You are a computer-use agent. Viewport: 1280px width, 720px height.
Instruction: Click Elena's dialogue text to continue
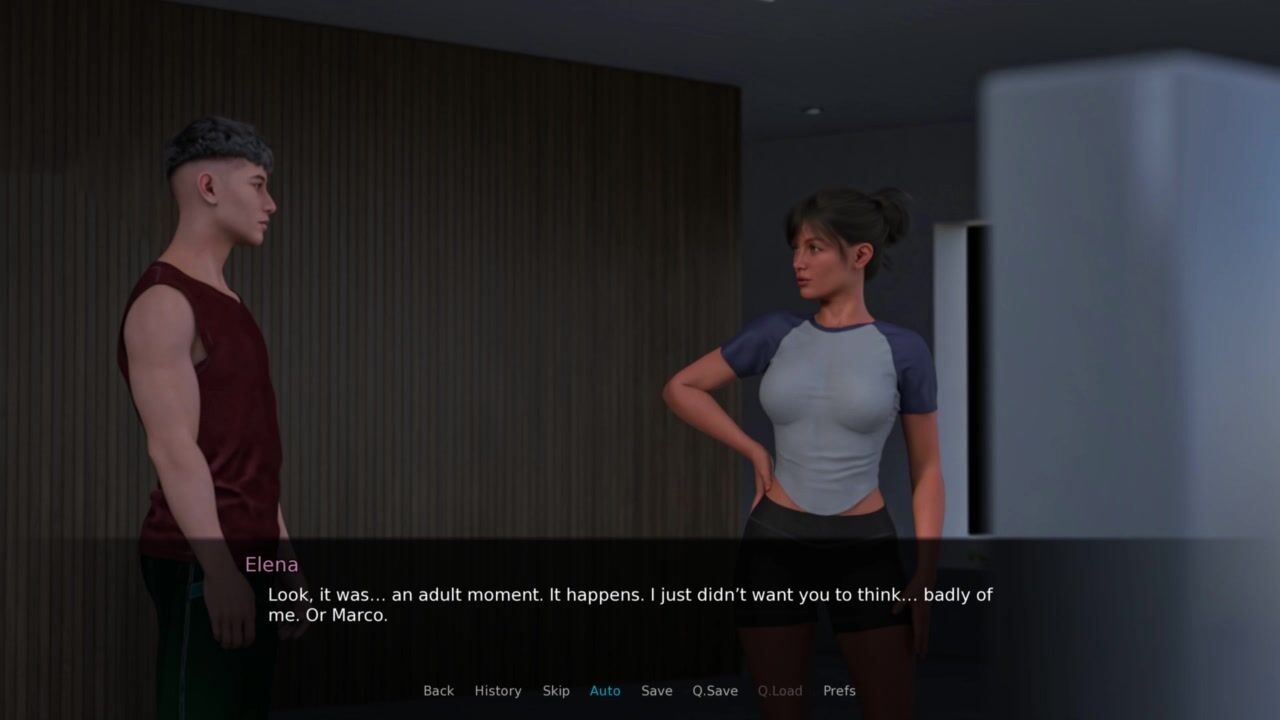(629, 605)
